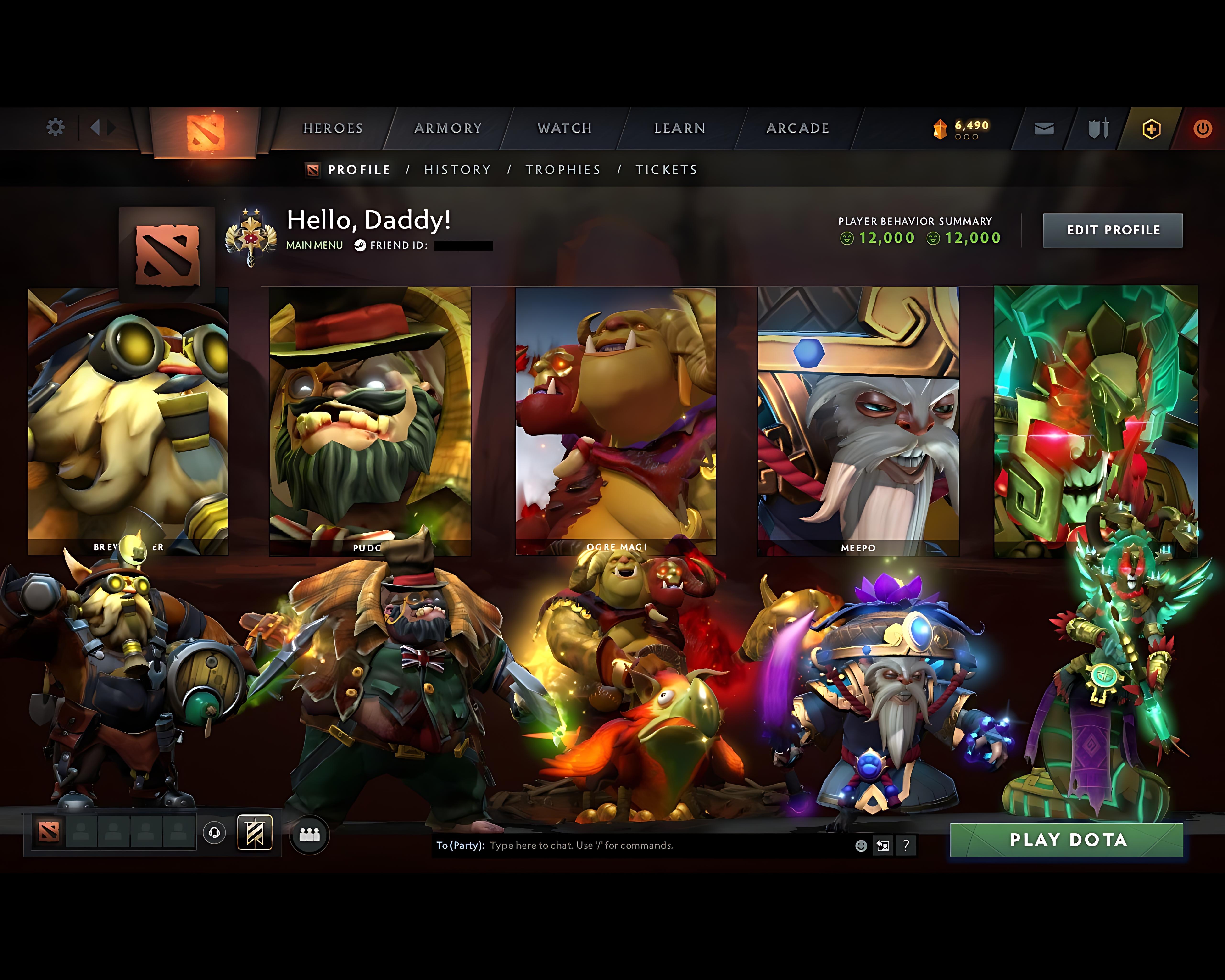The height and width of the screenshot is (980, 1225).
Task: Switch to the HISTORY tab
Action: pos(457,169)
